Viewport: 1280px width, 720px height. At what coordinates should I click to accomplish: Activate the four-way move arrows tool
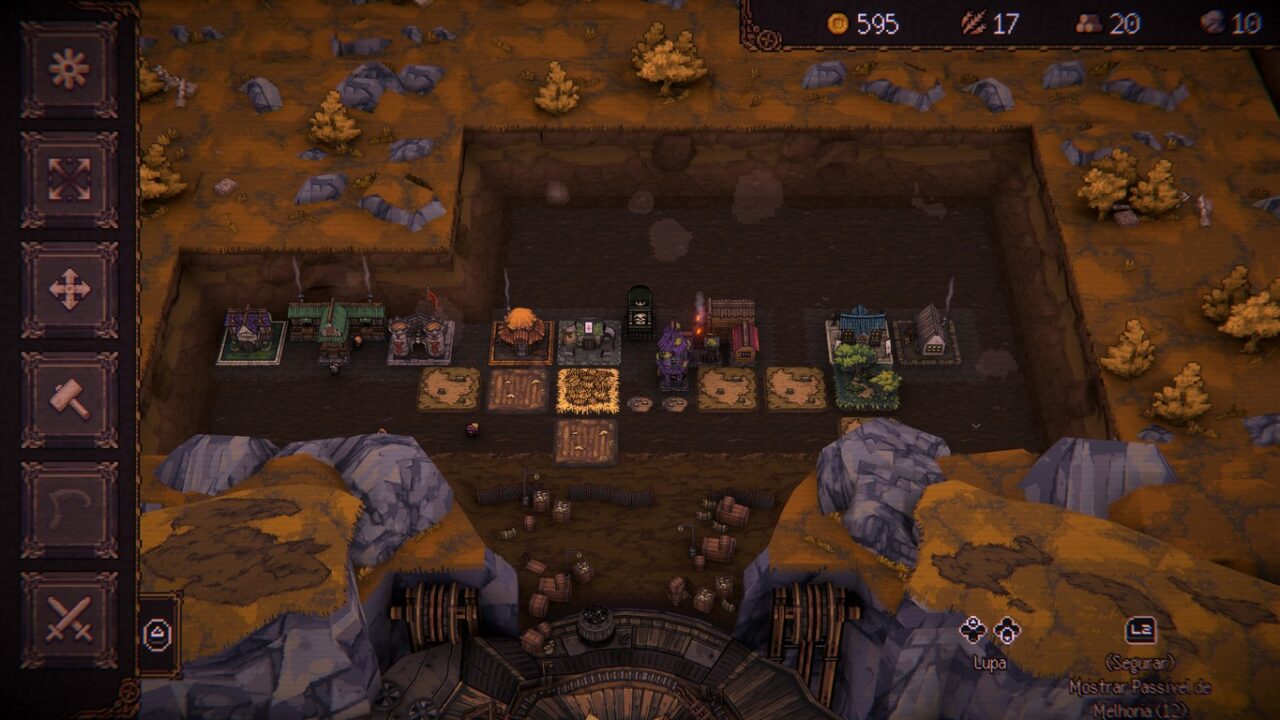coord(69,289)
